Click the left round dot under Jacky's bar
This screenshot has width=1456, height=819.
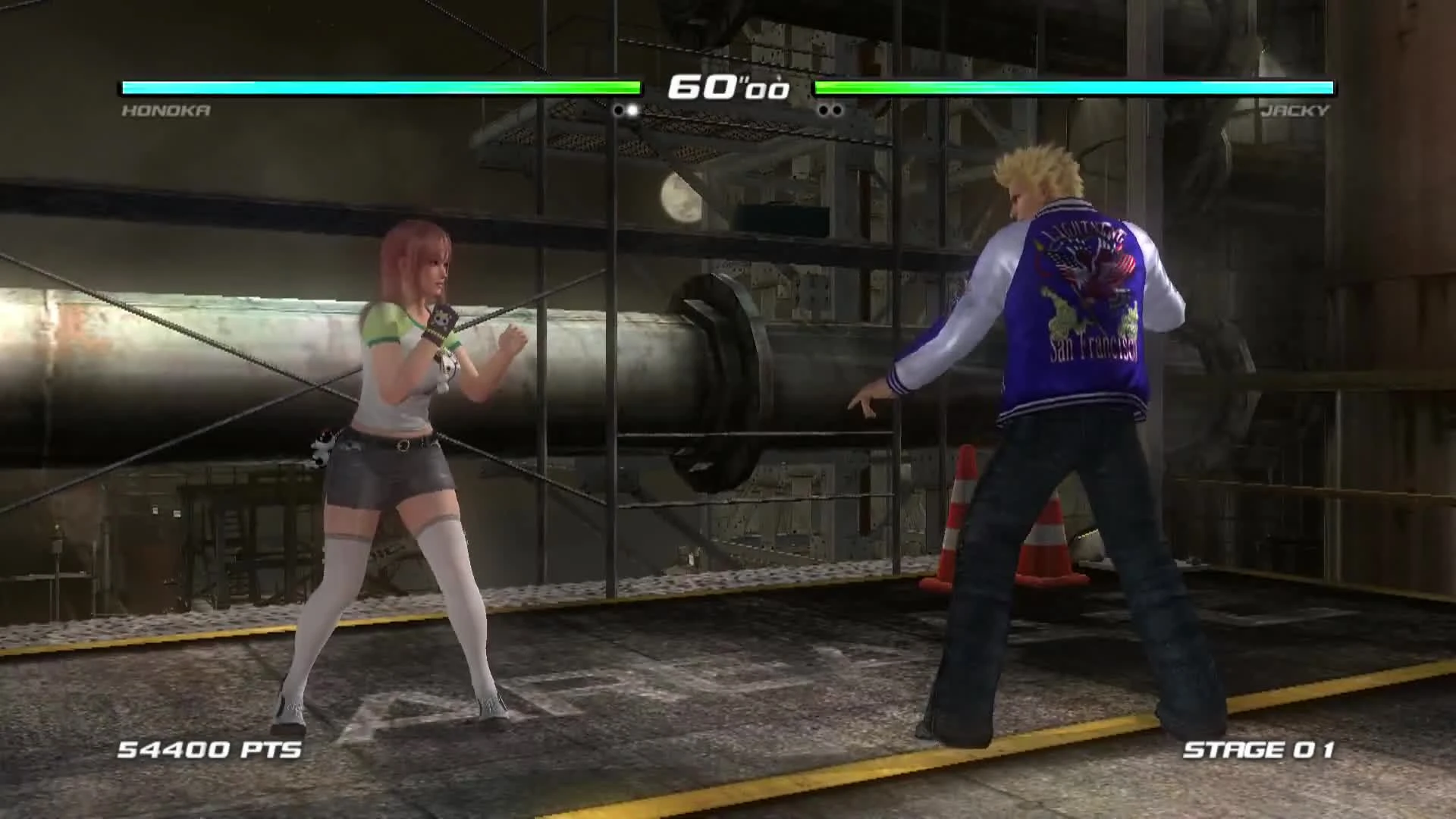coord(824,108)
